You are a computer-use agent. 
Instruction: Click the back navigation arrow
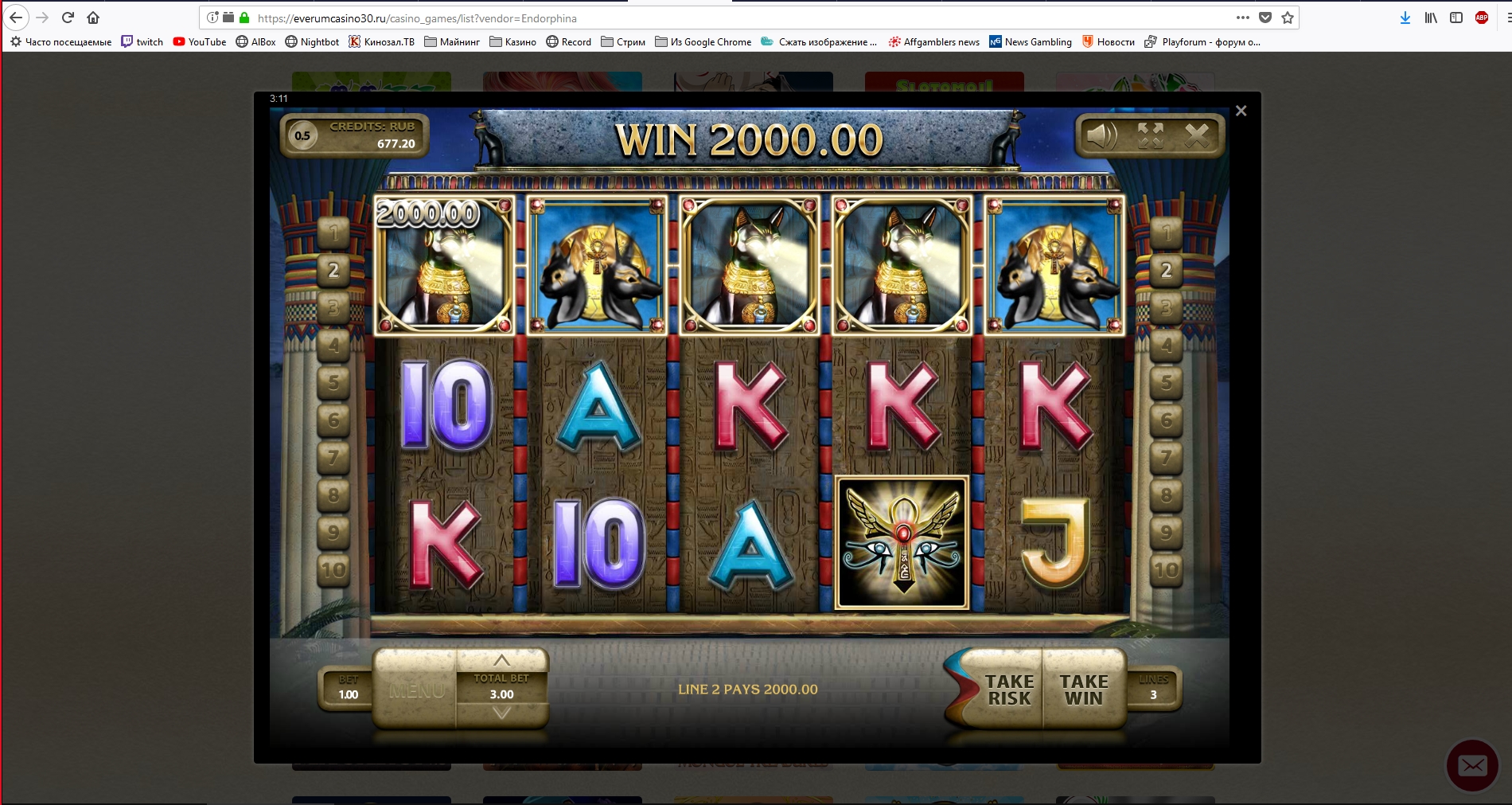[18, 18]
